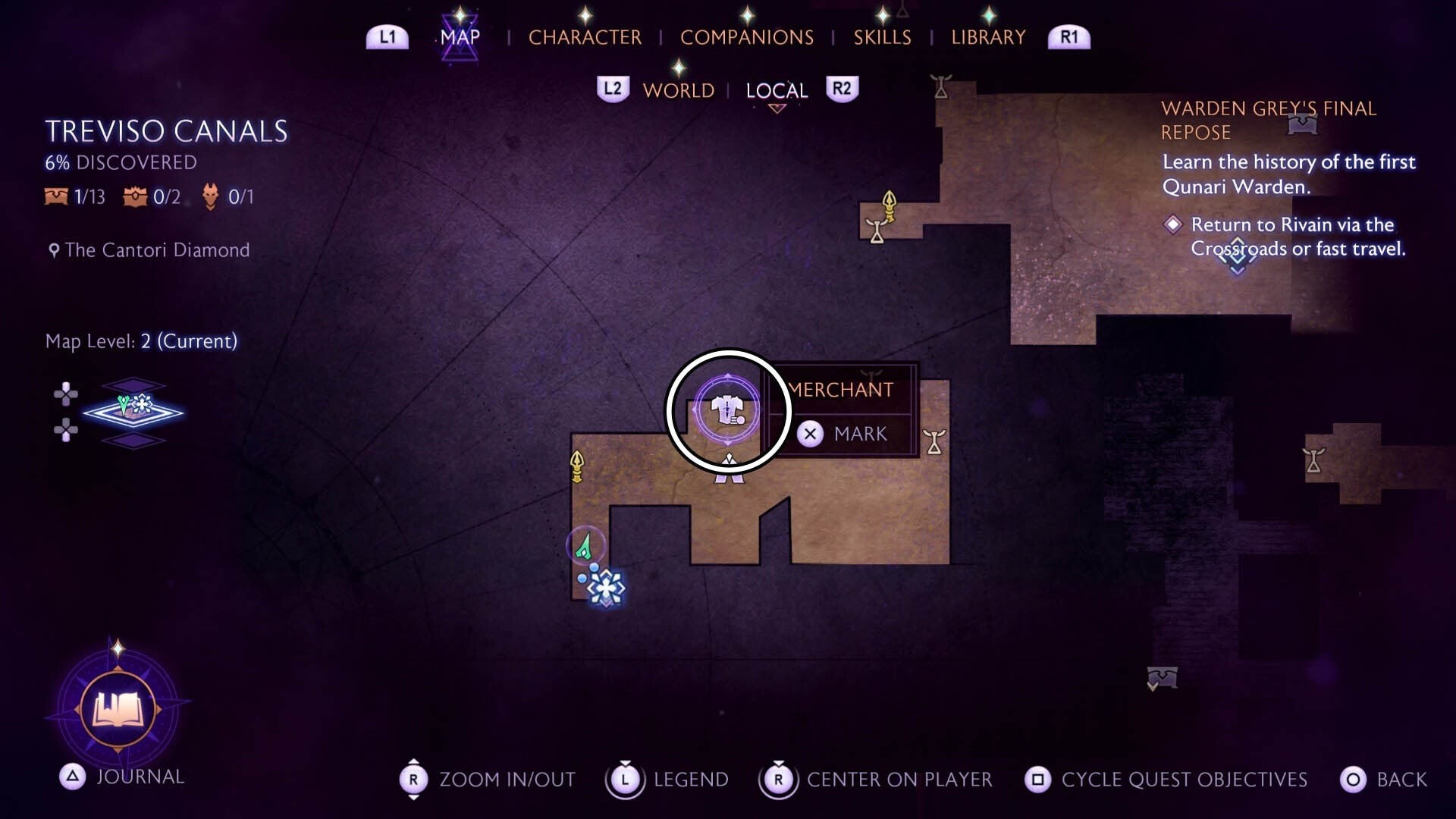
Task: Select the Map tab
Action: coord(460,37)
